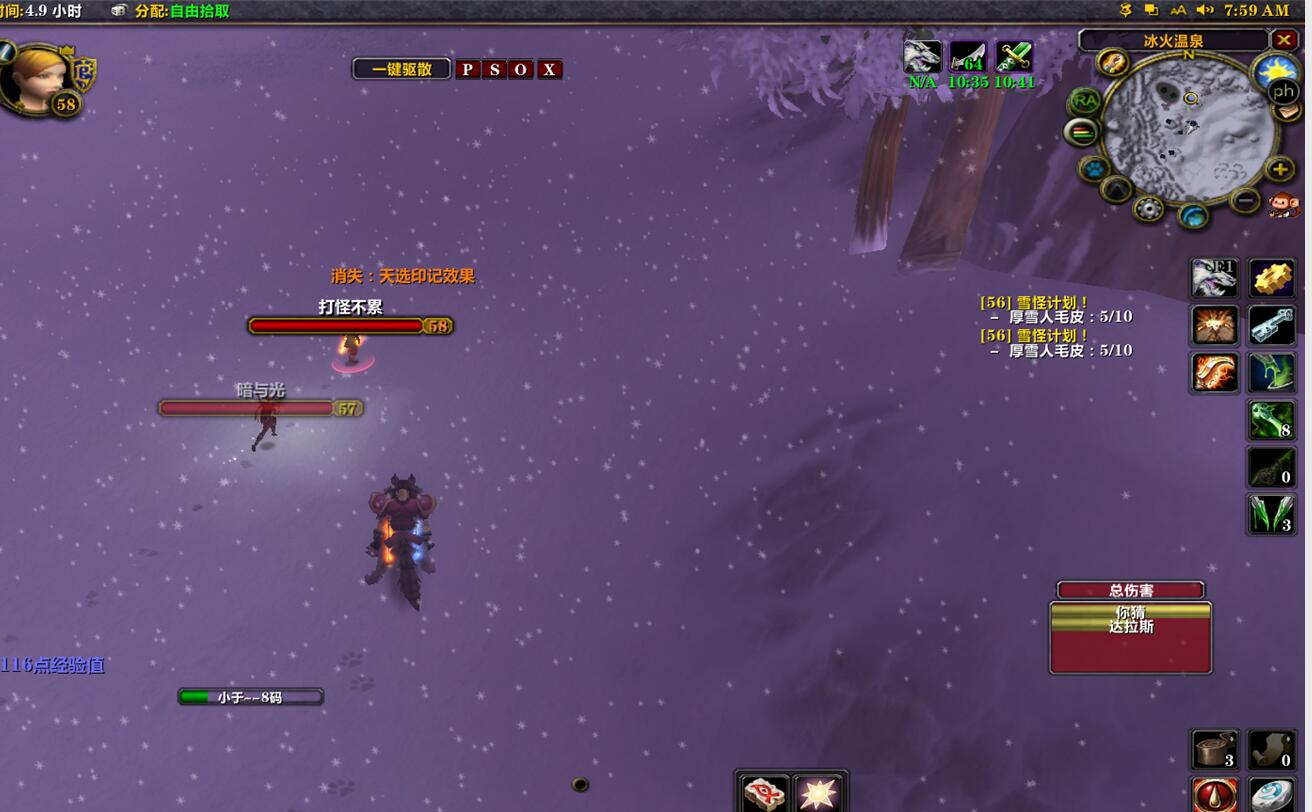Screen dimensions: 1312x812
Task: Click the green sword buff icon
Action: point(1014,56)
